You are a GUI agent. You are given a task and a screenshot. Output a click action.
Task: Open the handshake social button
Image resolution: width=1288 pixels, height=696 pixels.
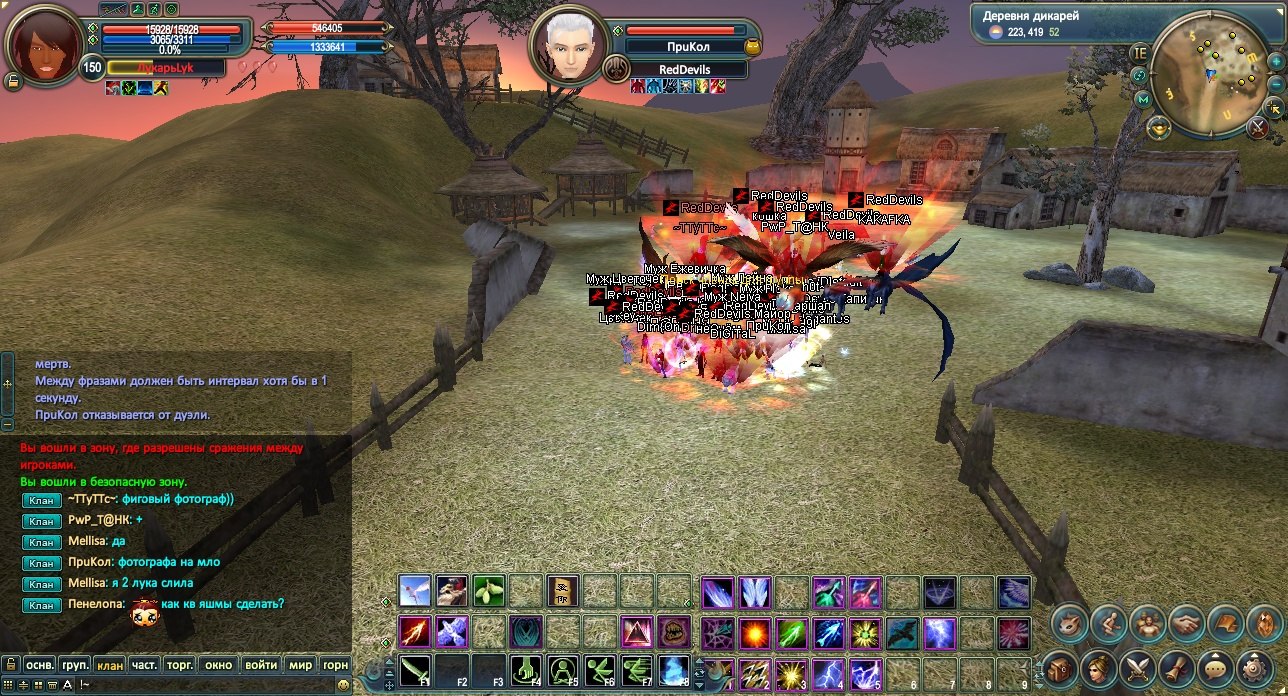pos(1187,624)
